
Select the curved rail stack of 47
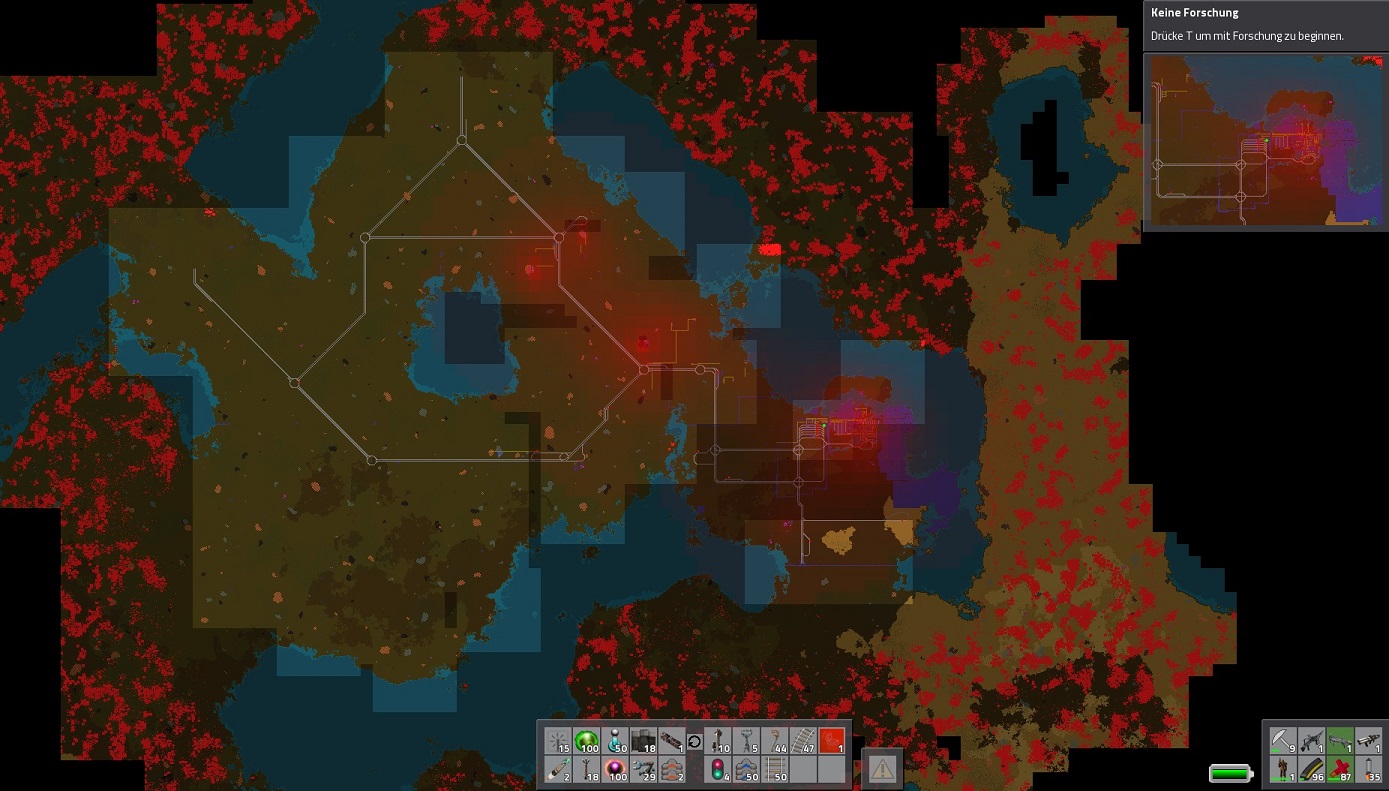[804, 741]
